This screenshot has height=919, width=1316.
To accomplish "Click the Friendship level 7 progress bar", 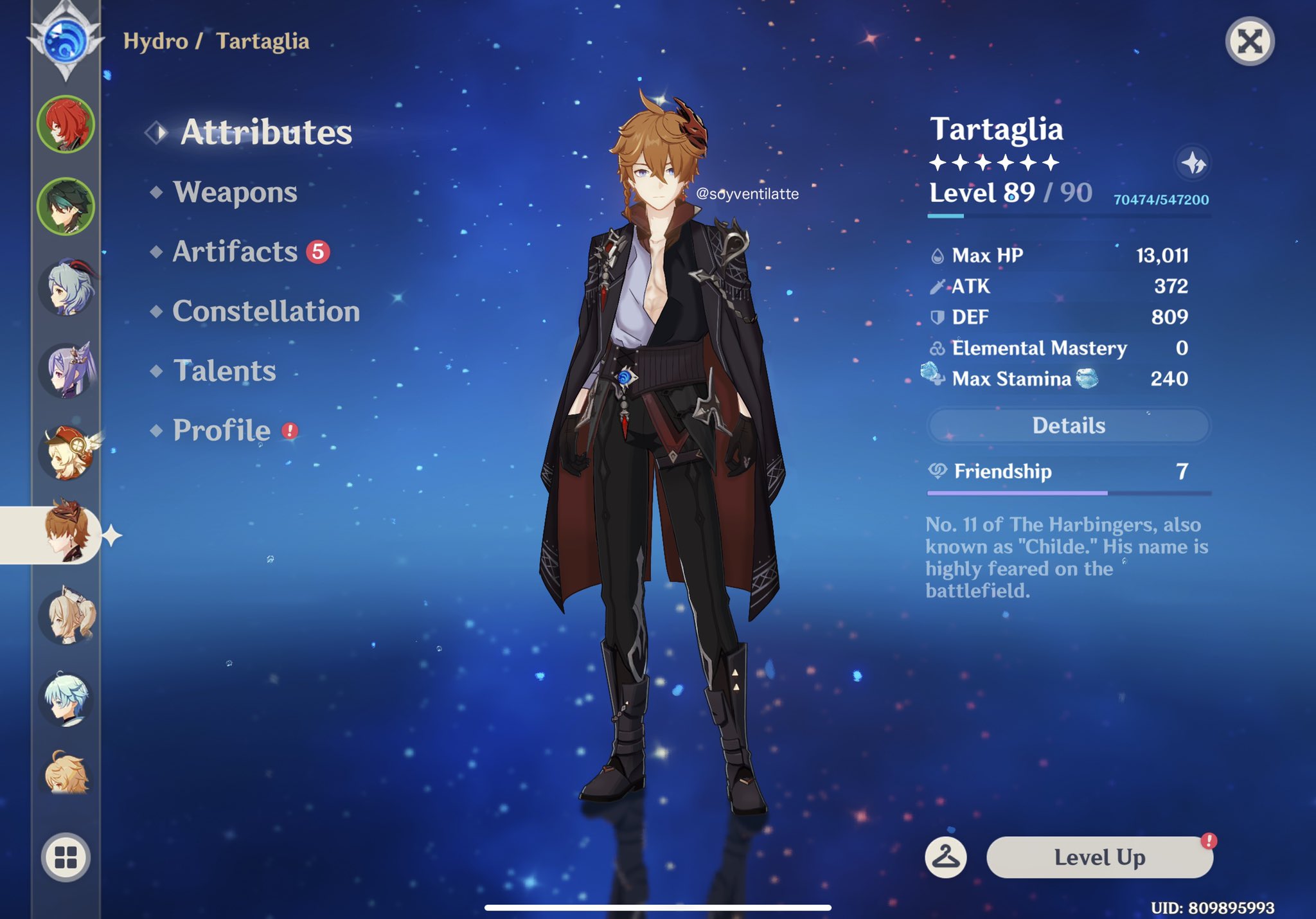I will click(x=1068, y=494).
